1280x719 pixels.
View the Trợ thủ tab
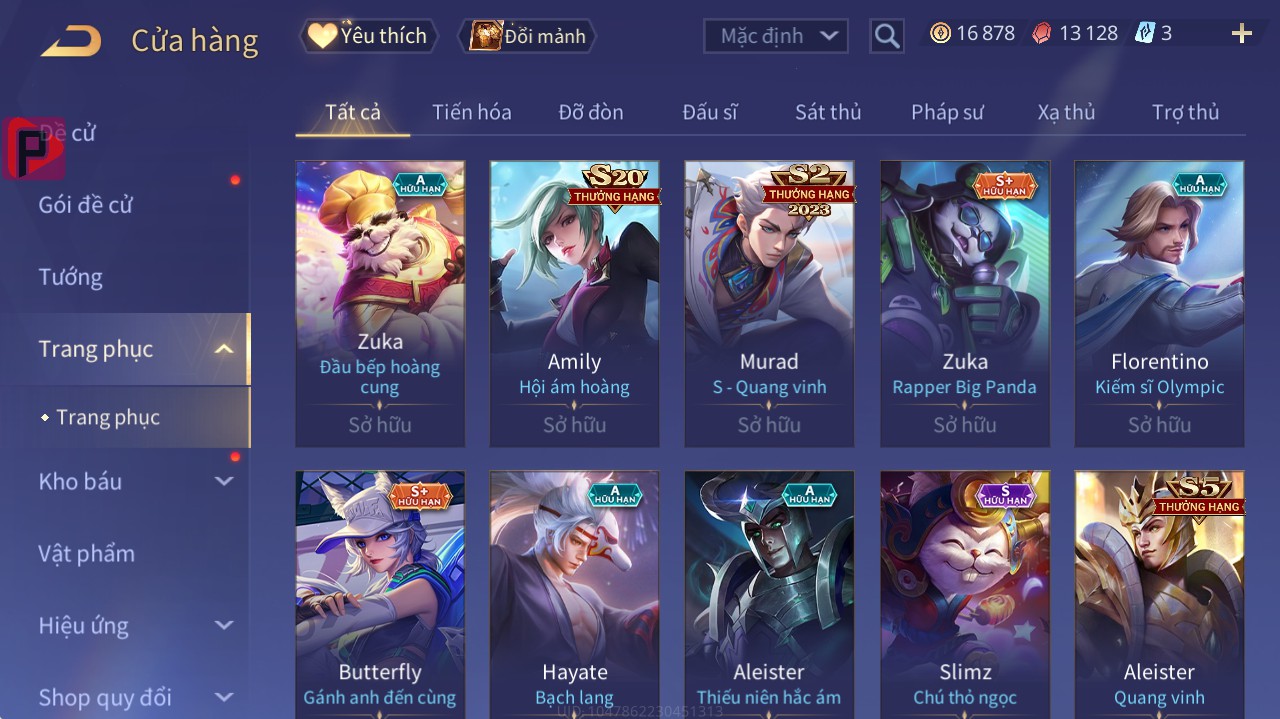(1185, 112)
